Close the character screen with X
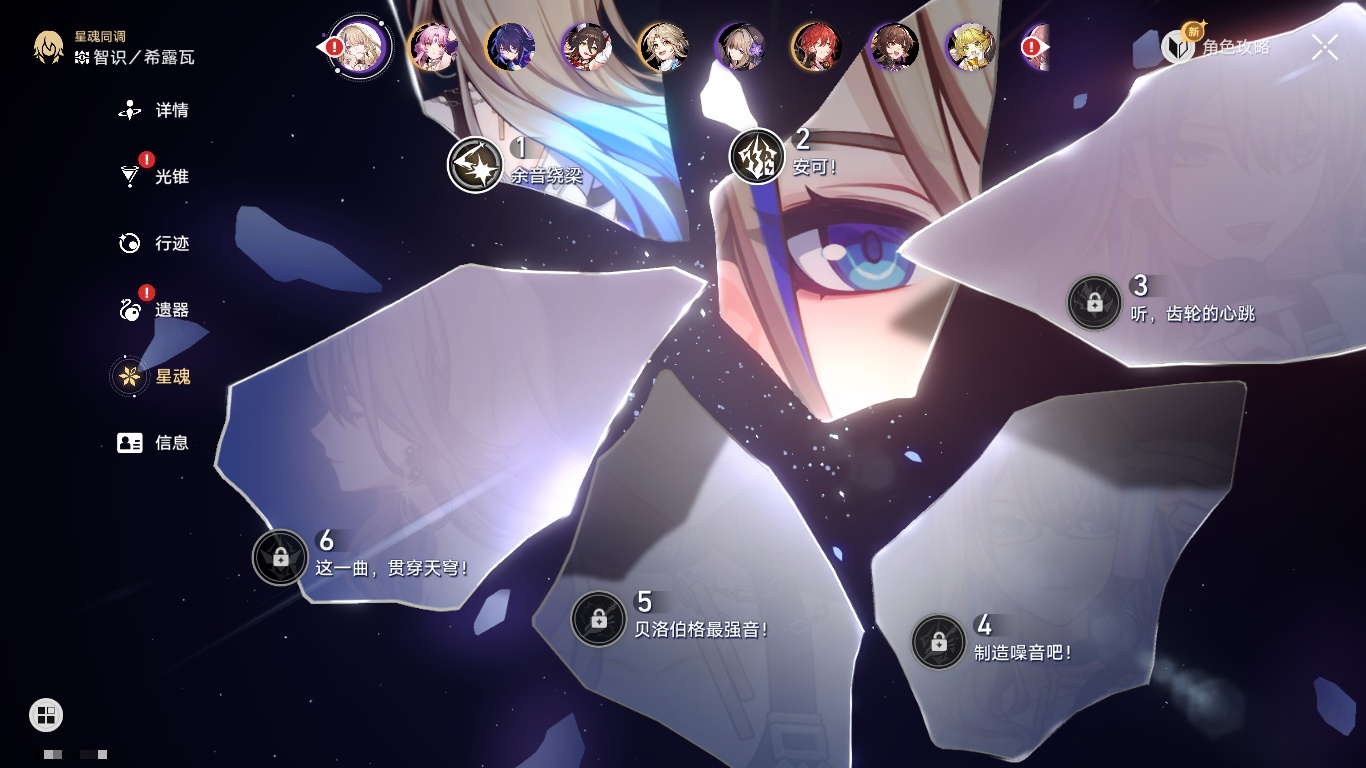The height and width of the screenshot is (768, 1366). click(x=1324, y=47)
